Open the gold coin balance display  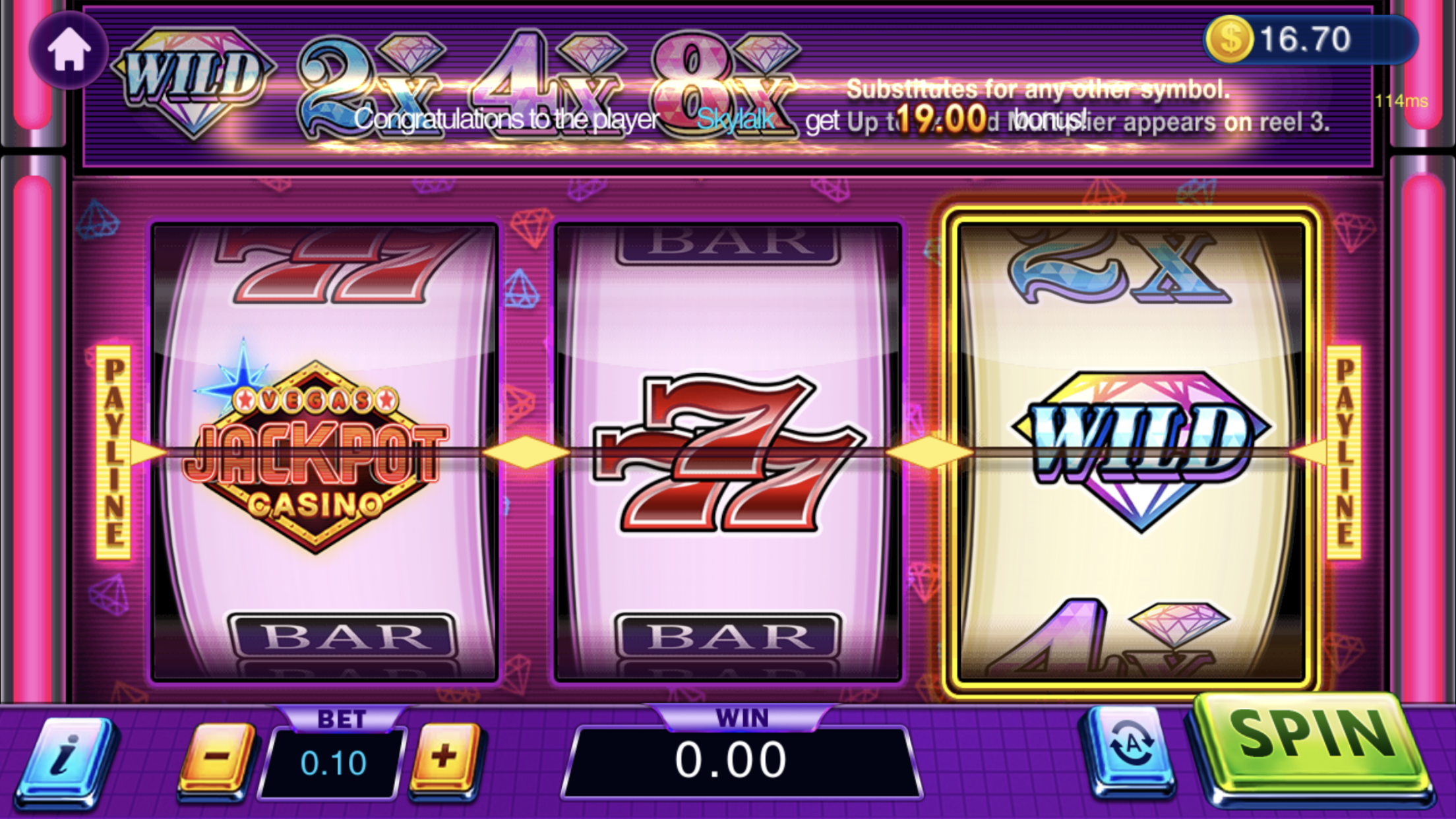[1309, 40]
